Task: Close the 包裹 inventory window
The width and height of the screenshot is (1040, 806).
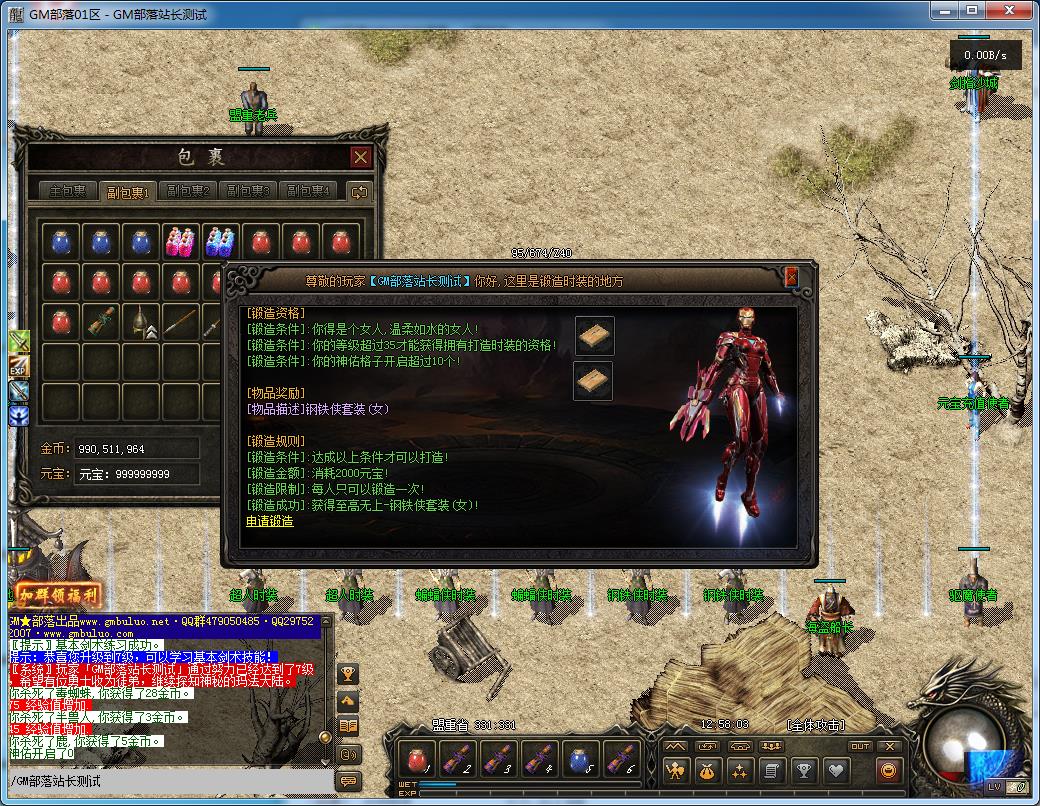Action: pos(361,157)
